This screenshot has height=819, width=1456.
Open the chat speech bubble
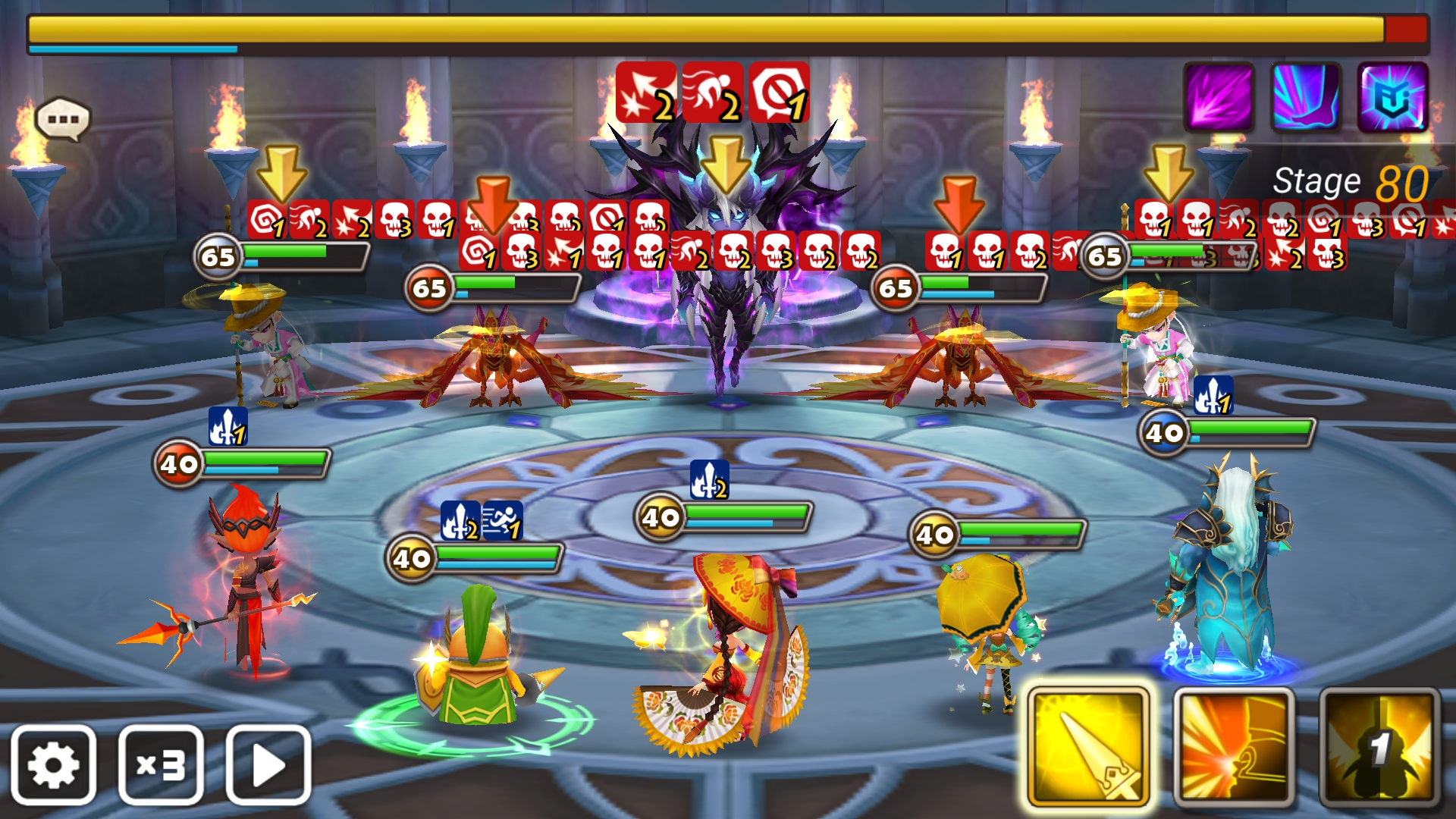63,120
